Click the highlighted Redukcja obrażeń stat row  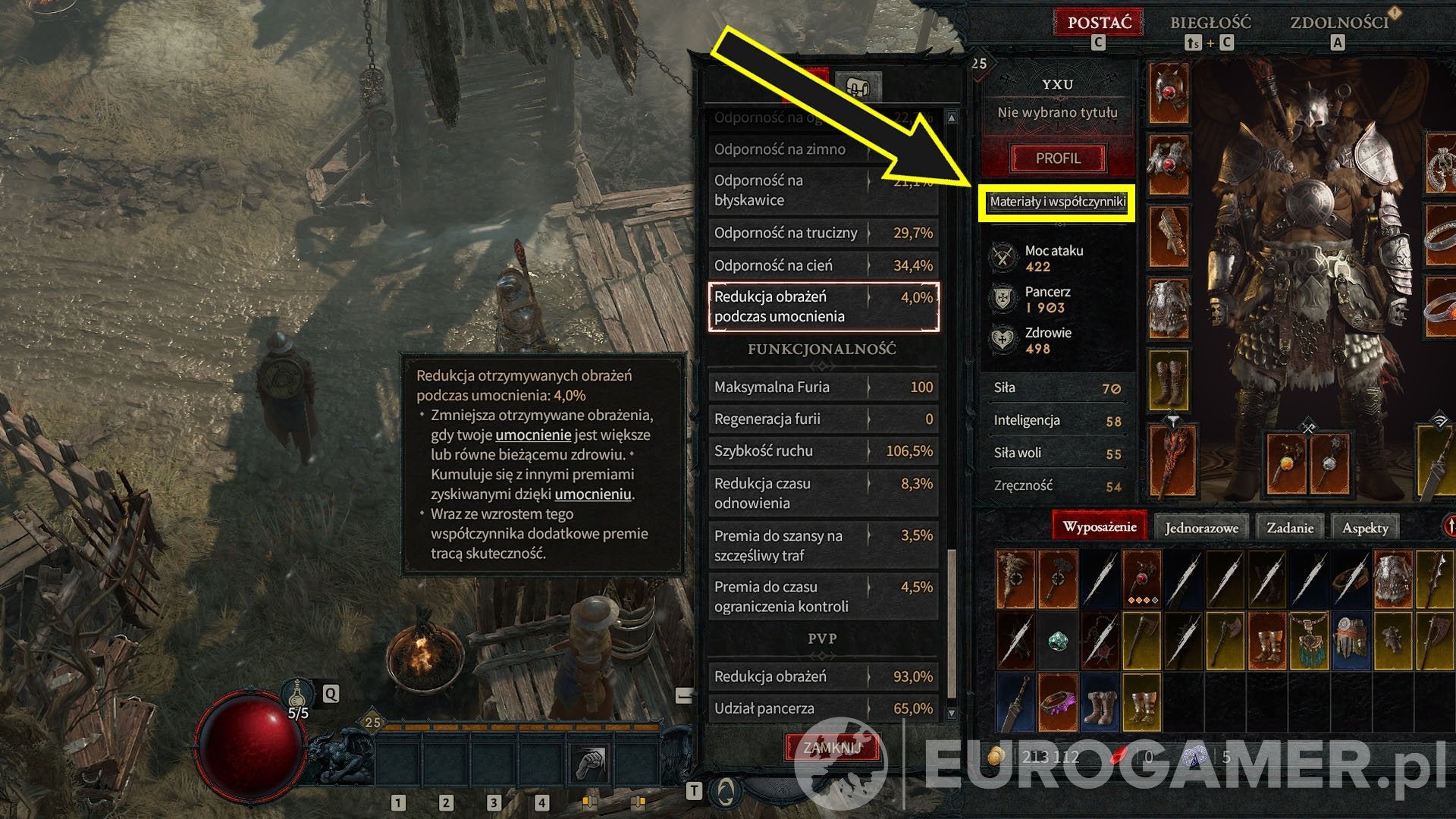[821, 306]
